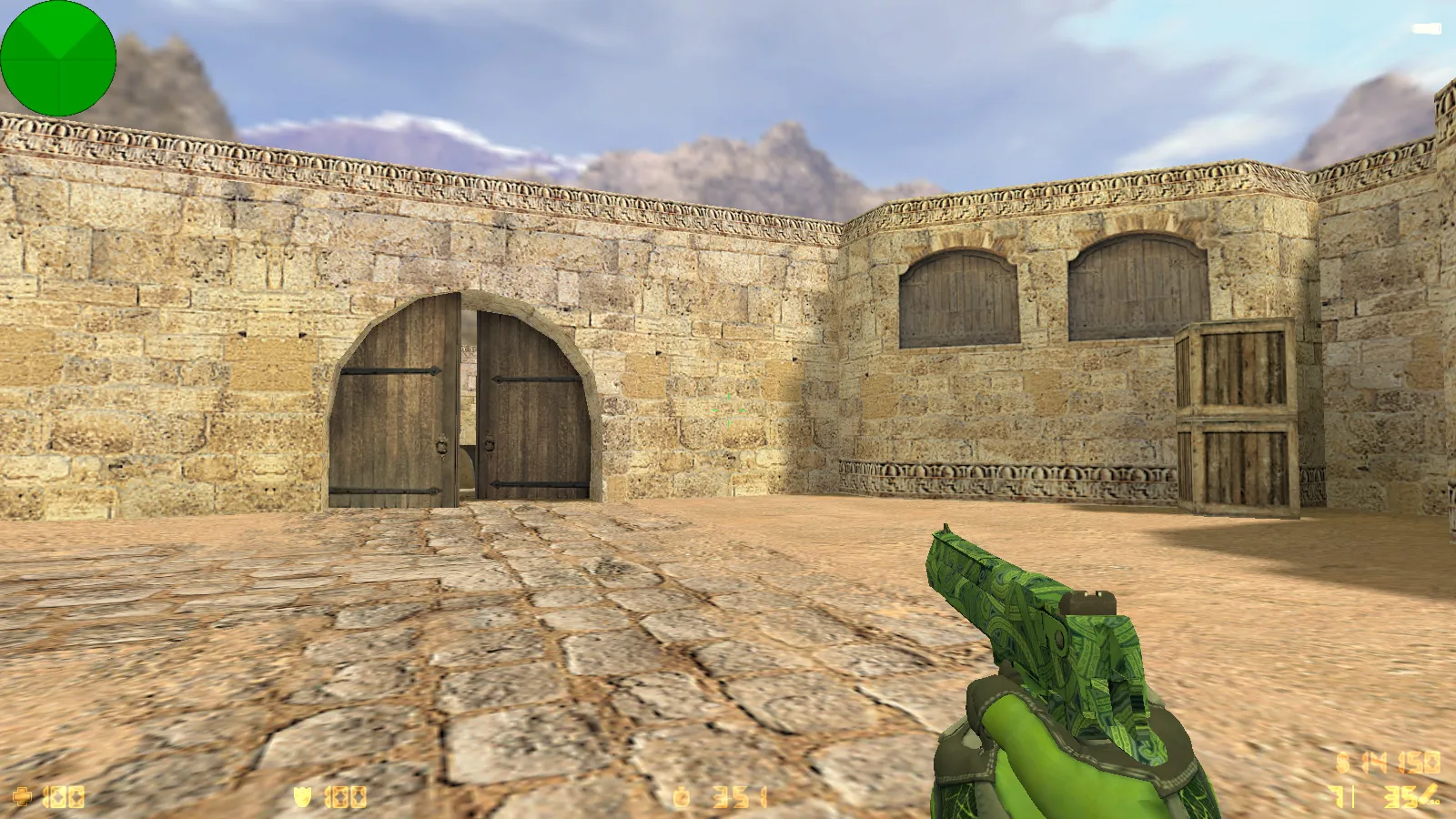The width and height of the screenshot is (1456, 819).
Task: Click the stacked wooden crates
Action: tap(1238, 419)
